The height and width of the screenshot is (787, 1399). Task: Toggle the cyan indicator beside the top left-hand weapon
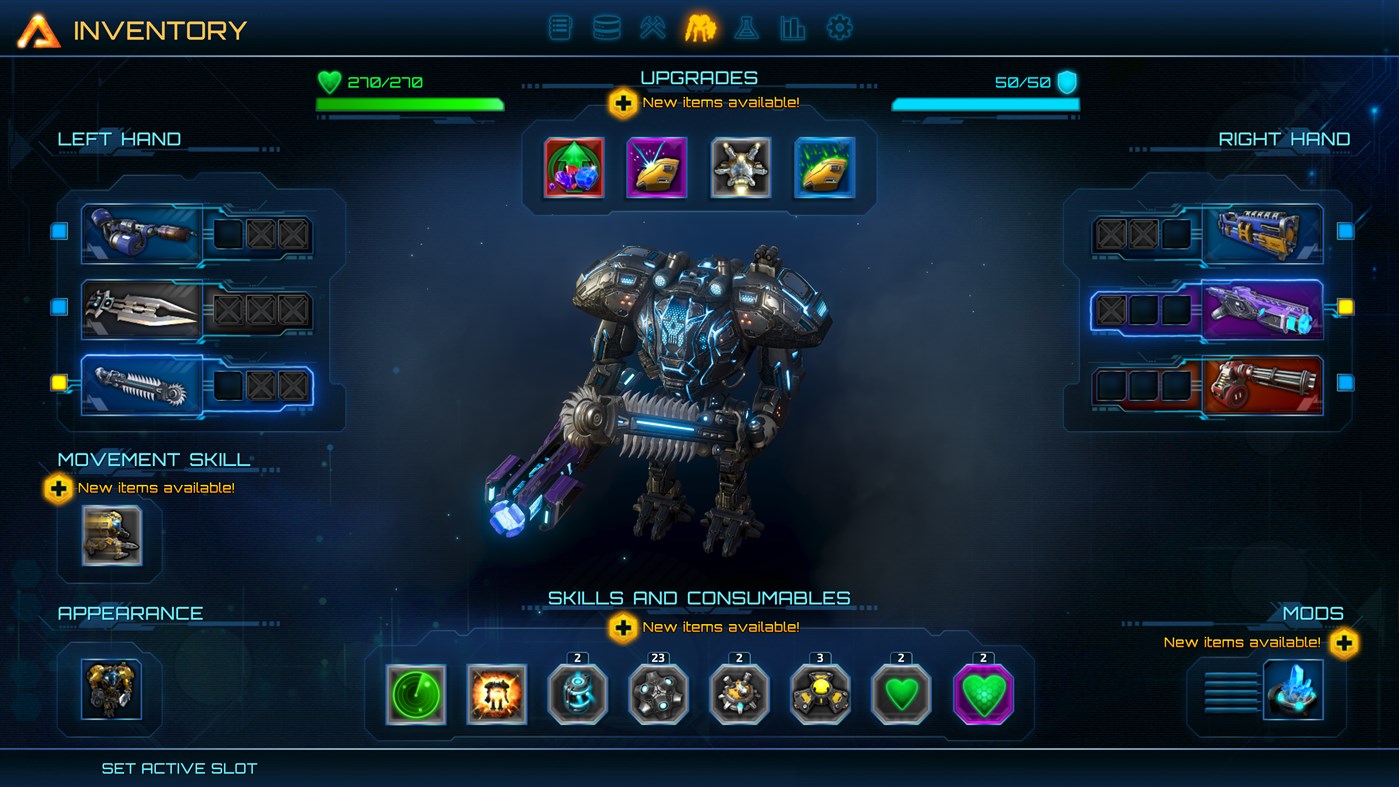point(57,231)
